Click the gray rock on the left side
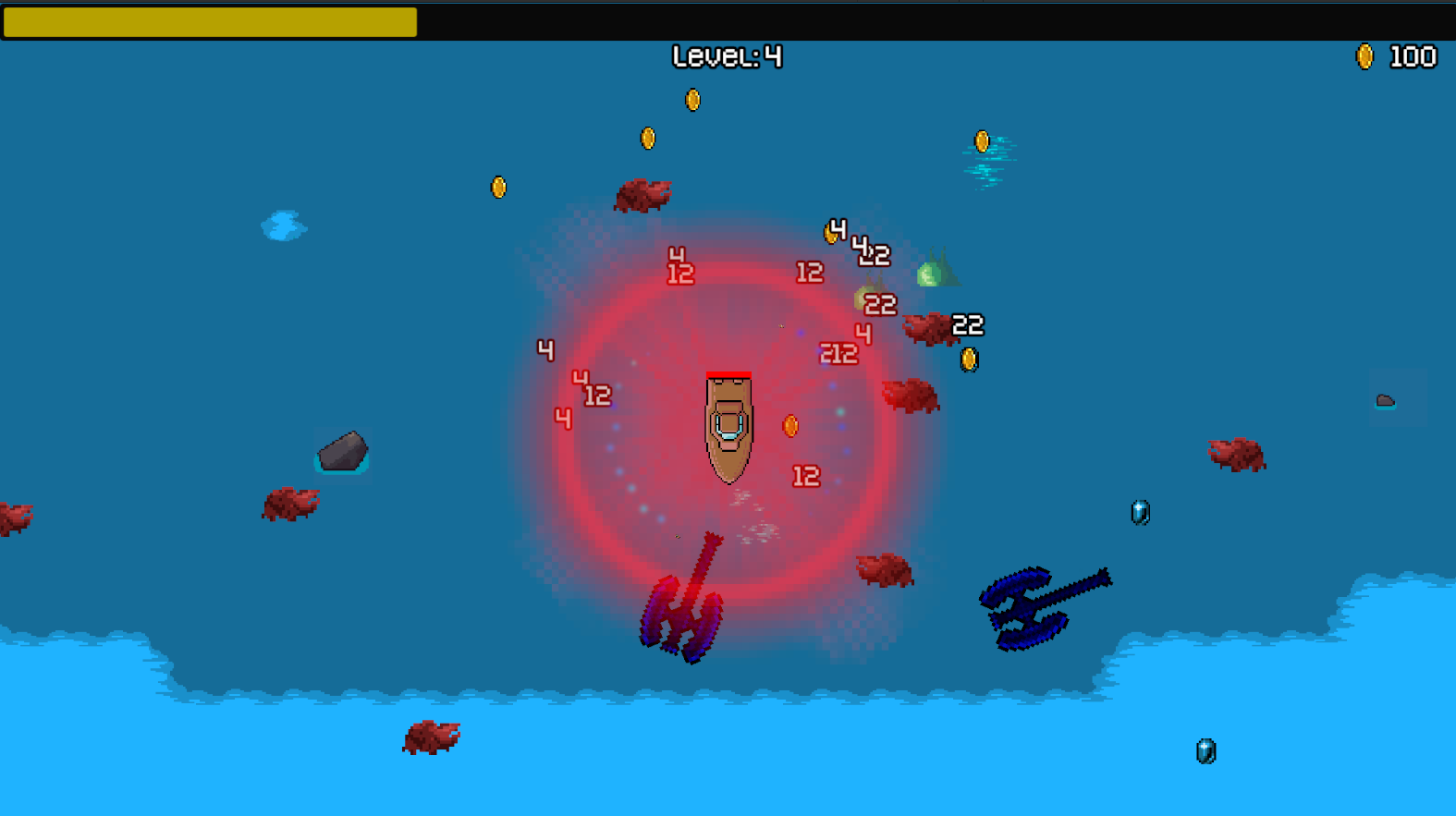1456x816 pixels. point(342,453)
